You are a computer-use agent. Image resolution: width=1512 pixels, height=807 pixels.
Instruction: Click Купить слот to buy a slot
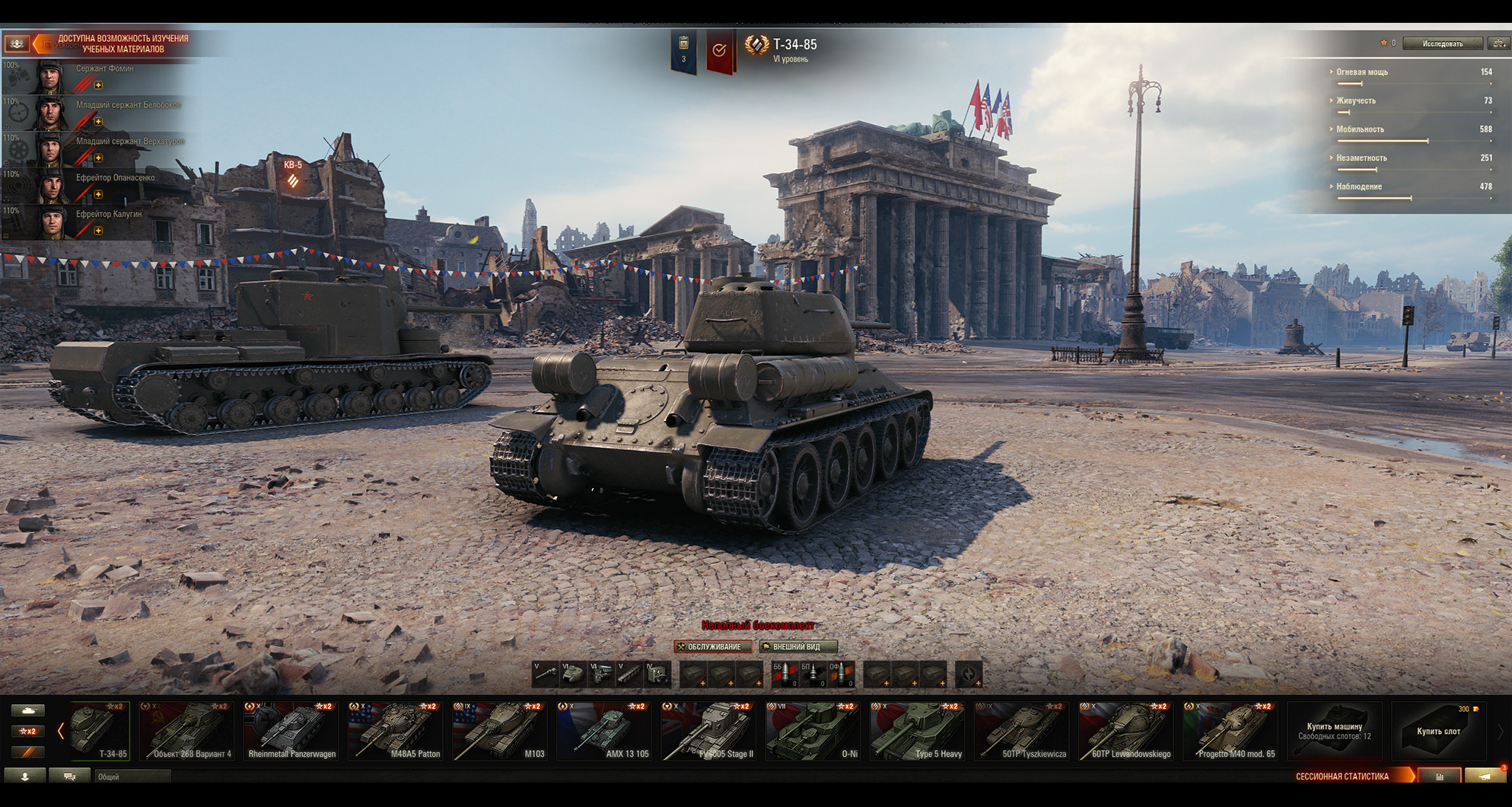point(1438,731)
